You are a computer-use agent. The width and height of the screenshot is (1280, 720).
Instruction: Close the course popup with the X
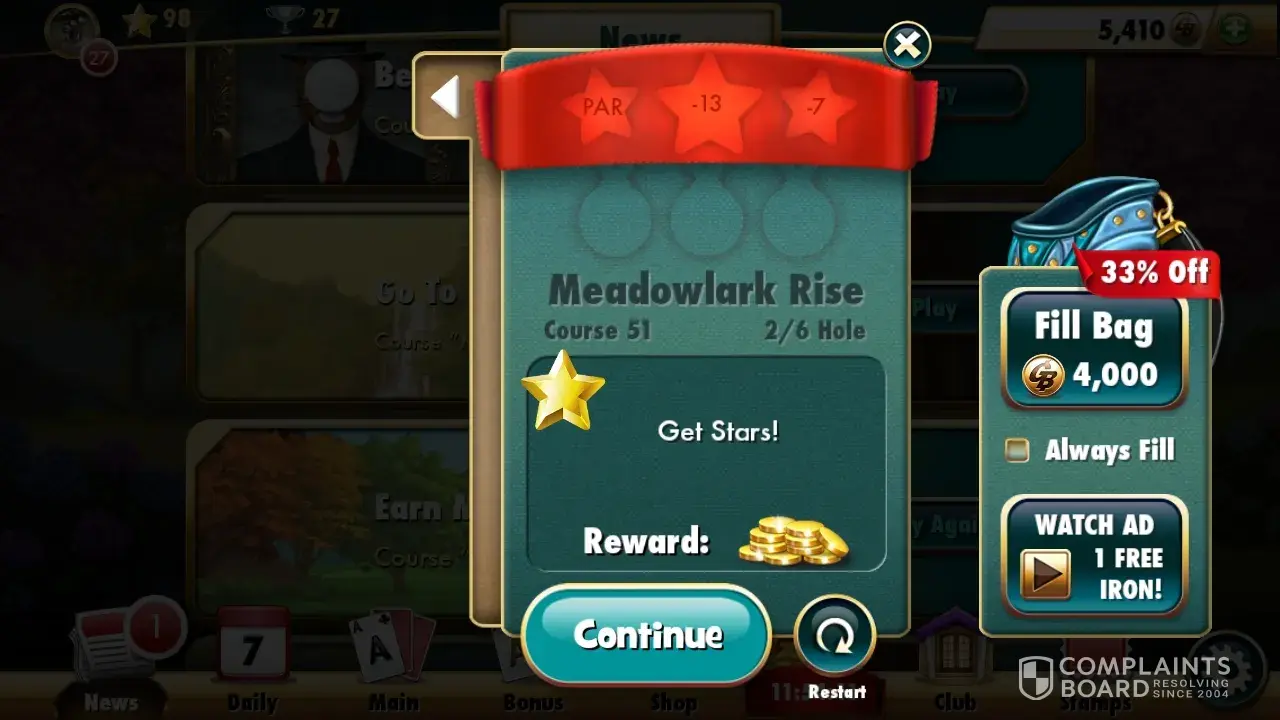coord(907,44)
